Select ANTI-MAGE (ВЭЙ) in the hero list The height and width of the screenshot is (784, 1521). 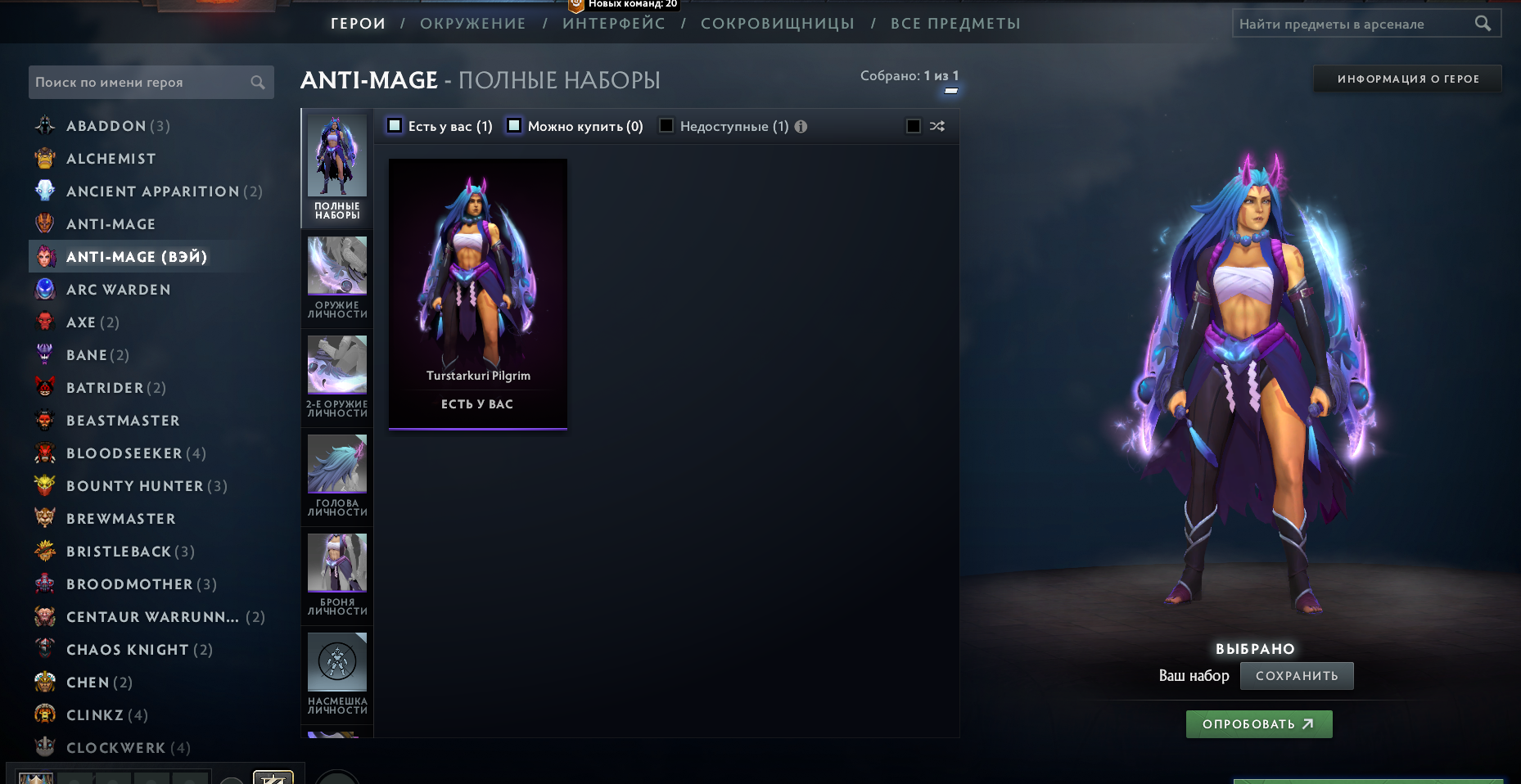point(135,256)
